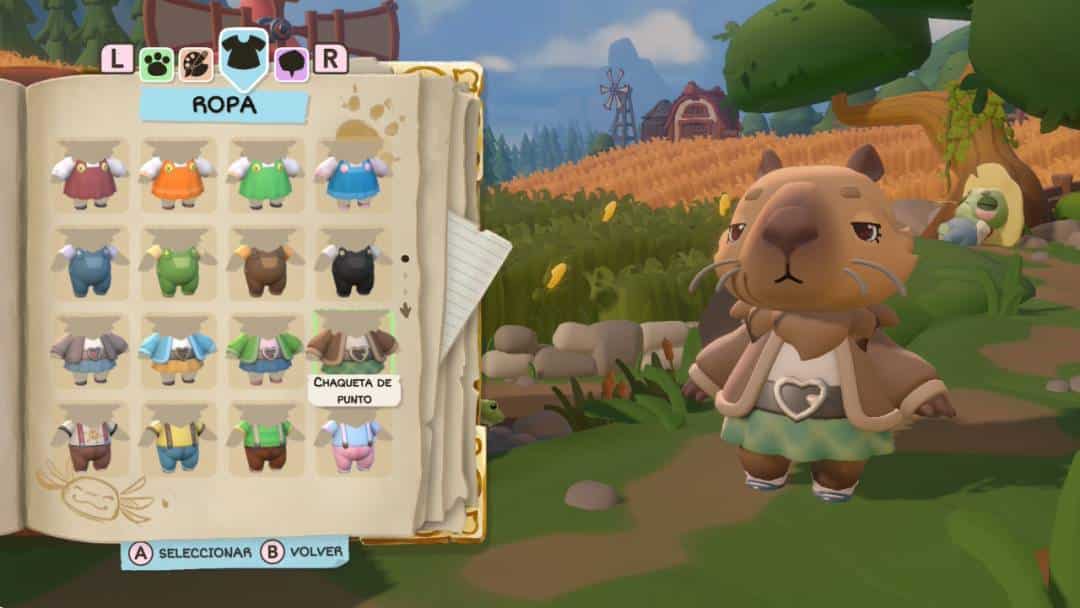Choose the green cardigan with blue skirt

coord(265,352)
